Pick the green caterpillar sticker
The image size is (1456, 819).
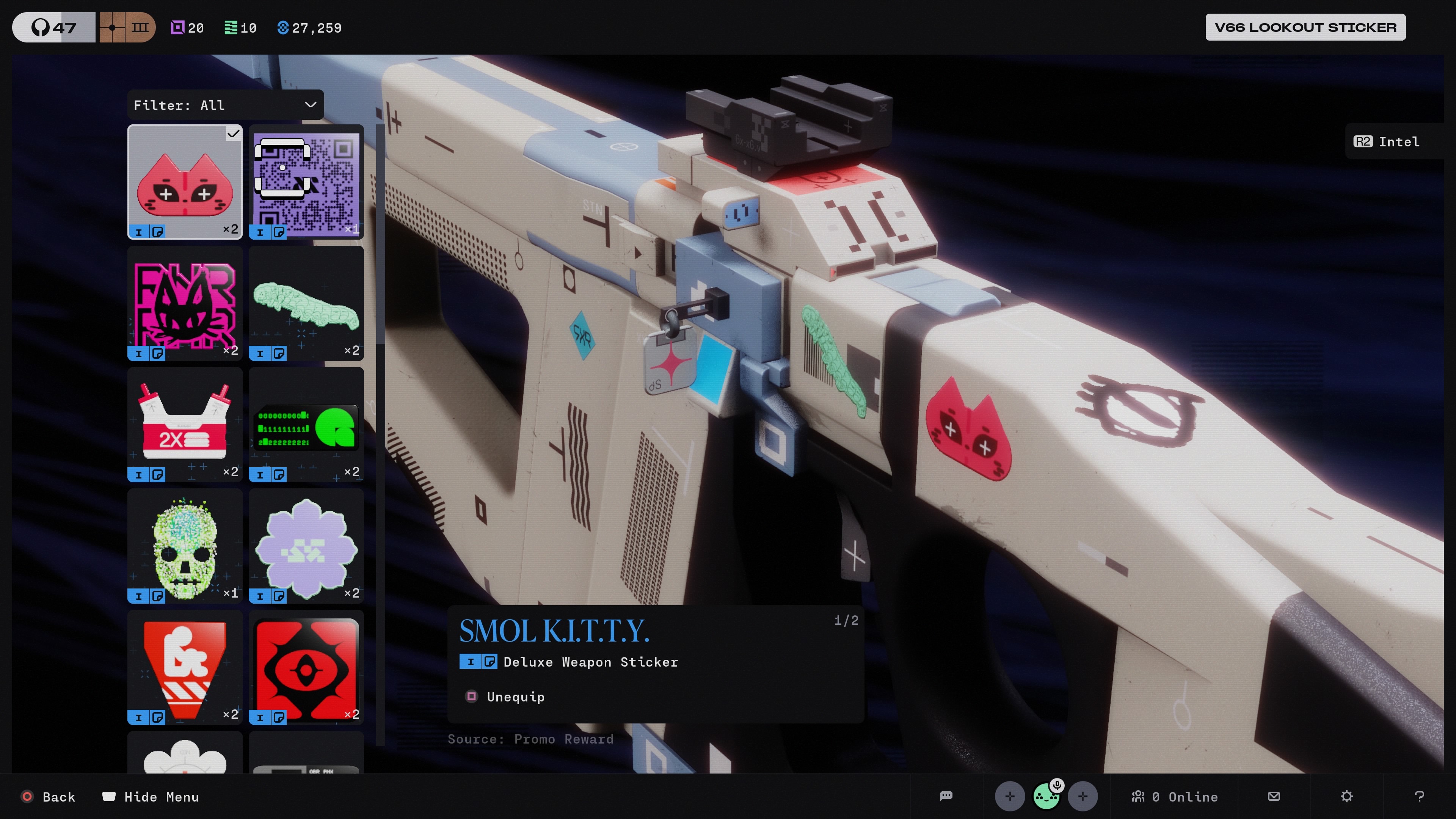click(x=306, y=303)
